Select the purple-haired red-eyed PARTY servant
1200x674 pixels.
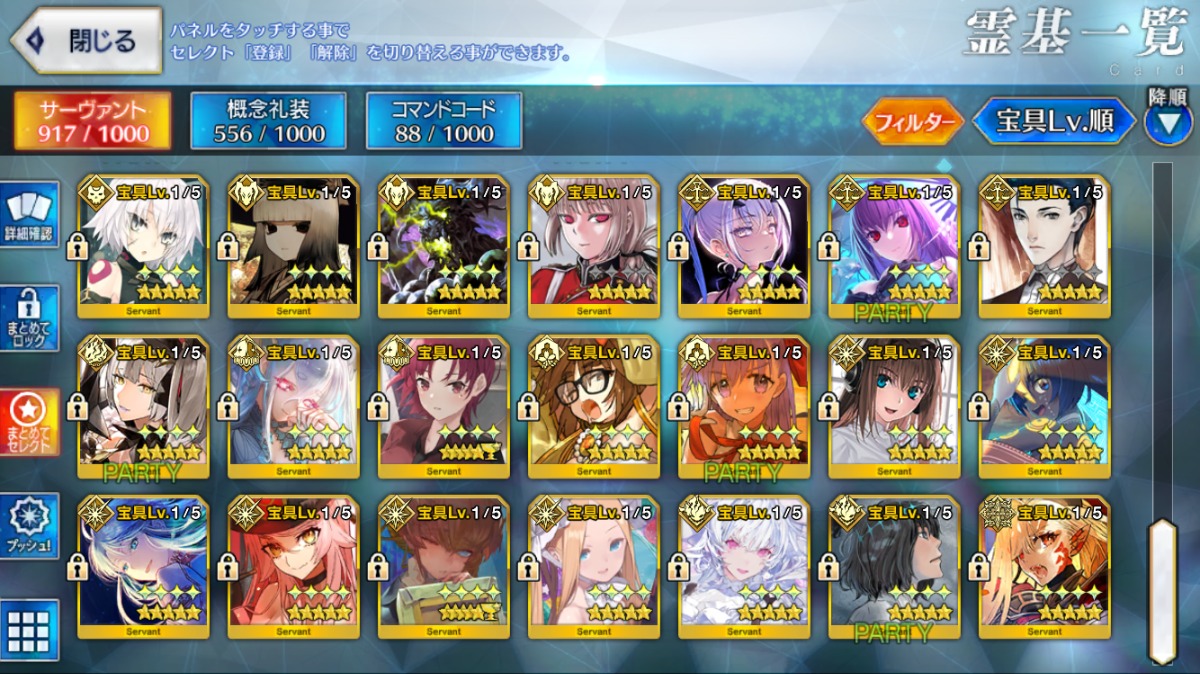pyautogui.click(x=894, y=245)
